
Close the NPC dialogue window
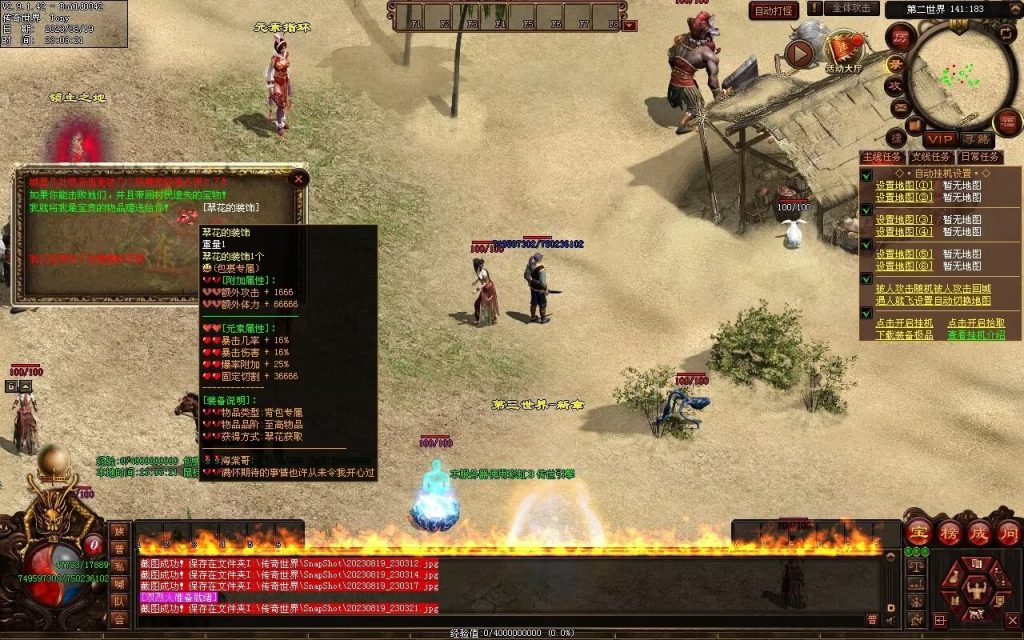point(298,180)
